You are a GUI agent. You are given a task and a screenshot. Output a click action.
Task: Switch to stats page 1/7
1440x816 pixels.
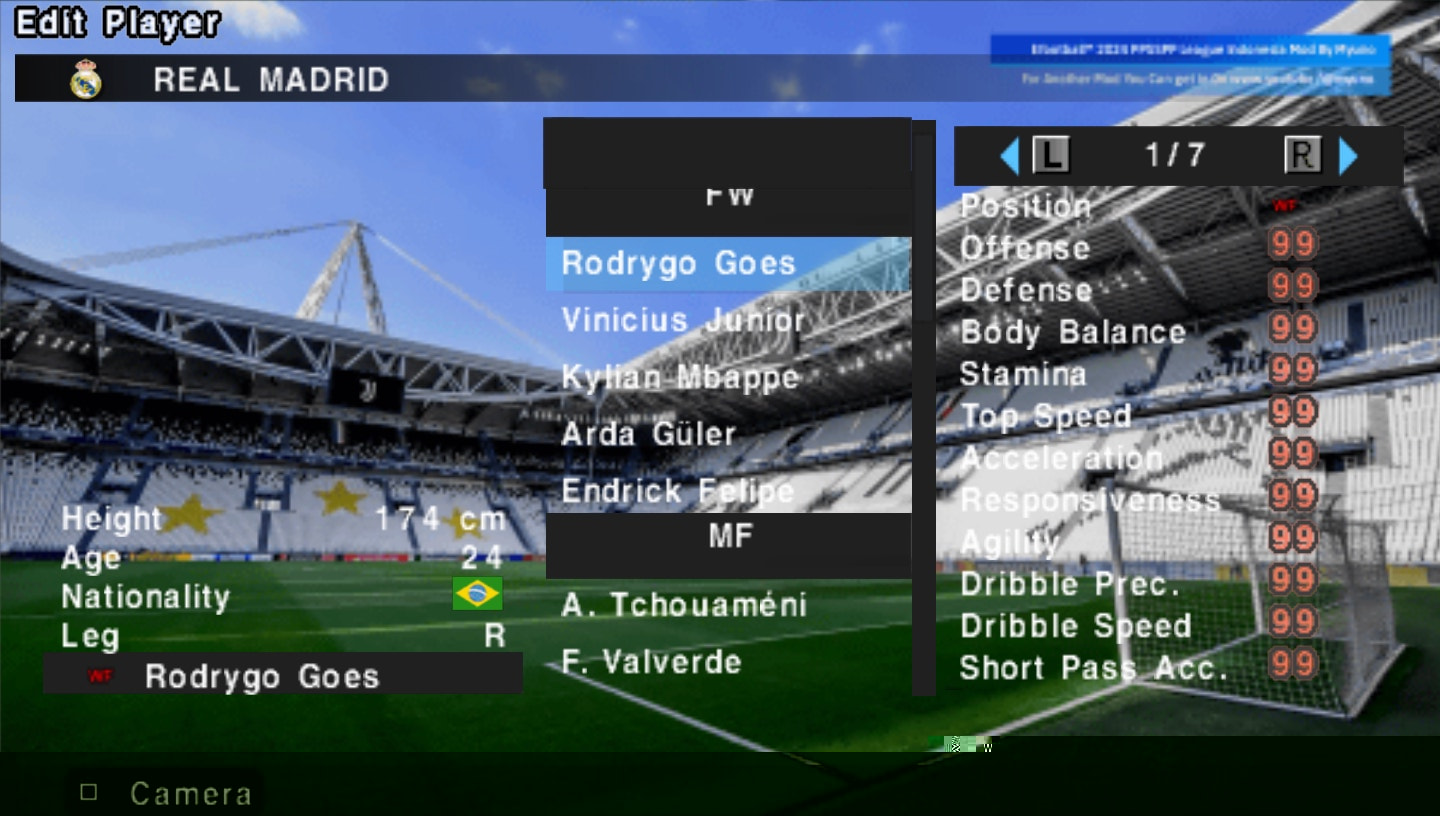coord(1175,155)
